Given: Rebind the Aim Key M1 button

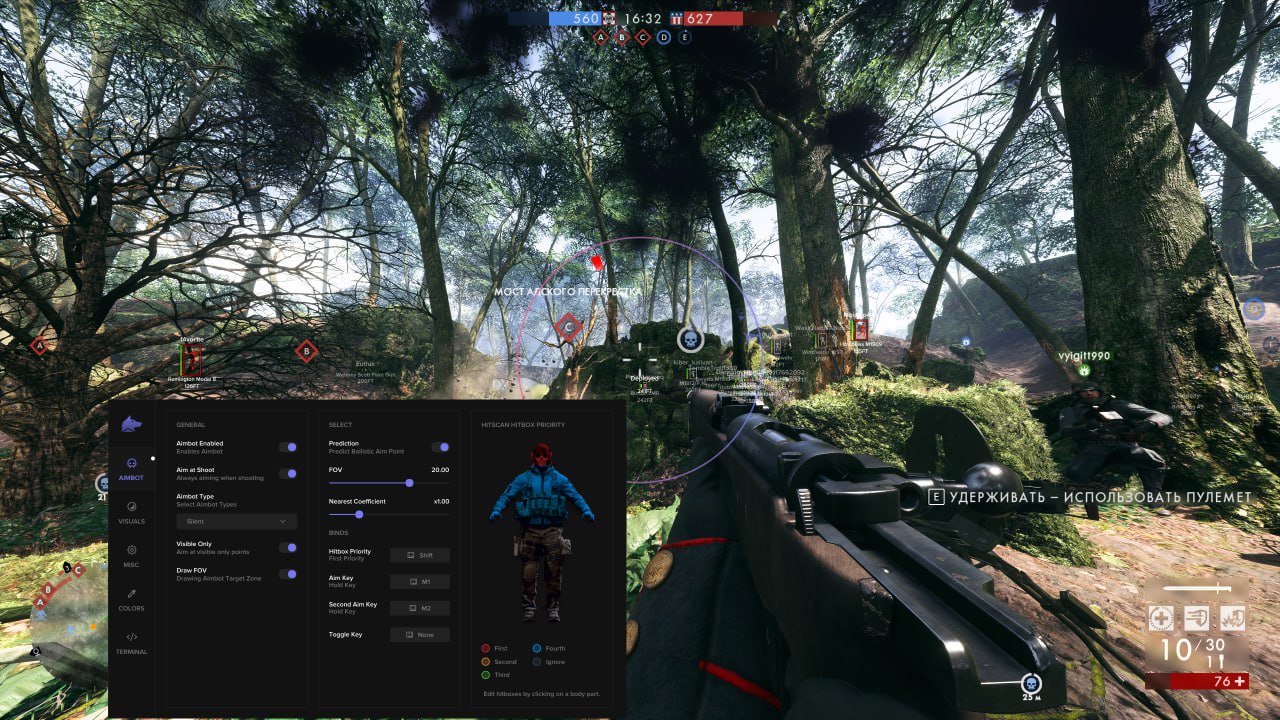Looking at the screenshot, I should click(x=419, y=581).
